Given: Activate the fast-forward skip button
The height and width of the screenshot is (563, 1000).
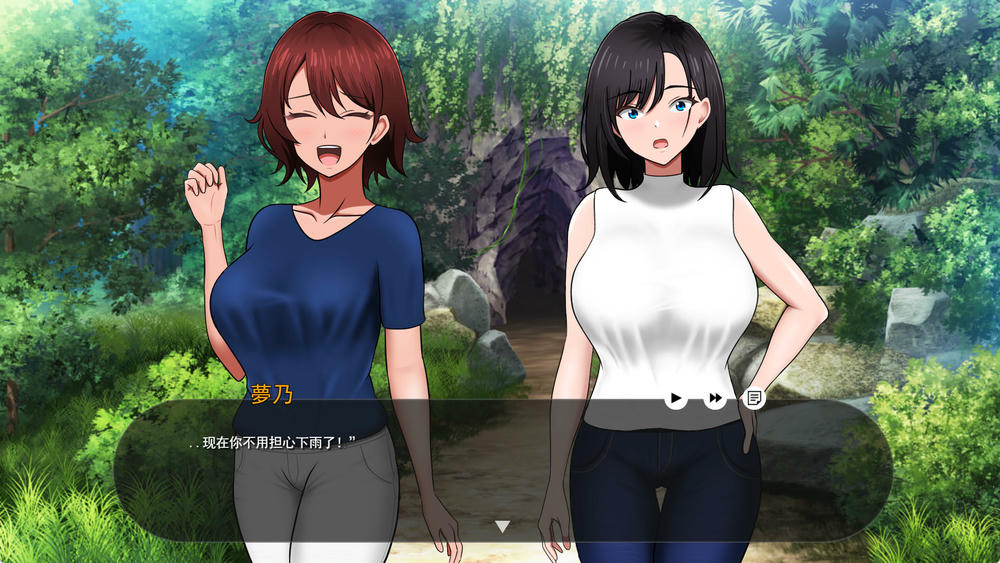Looking at the screenshot, I should pyautogui.click(x=715, y=399).
